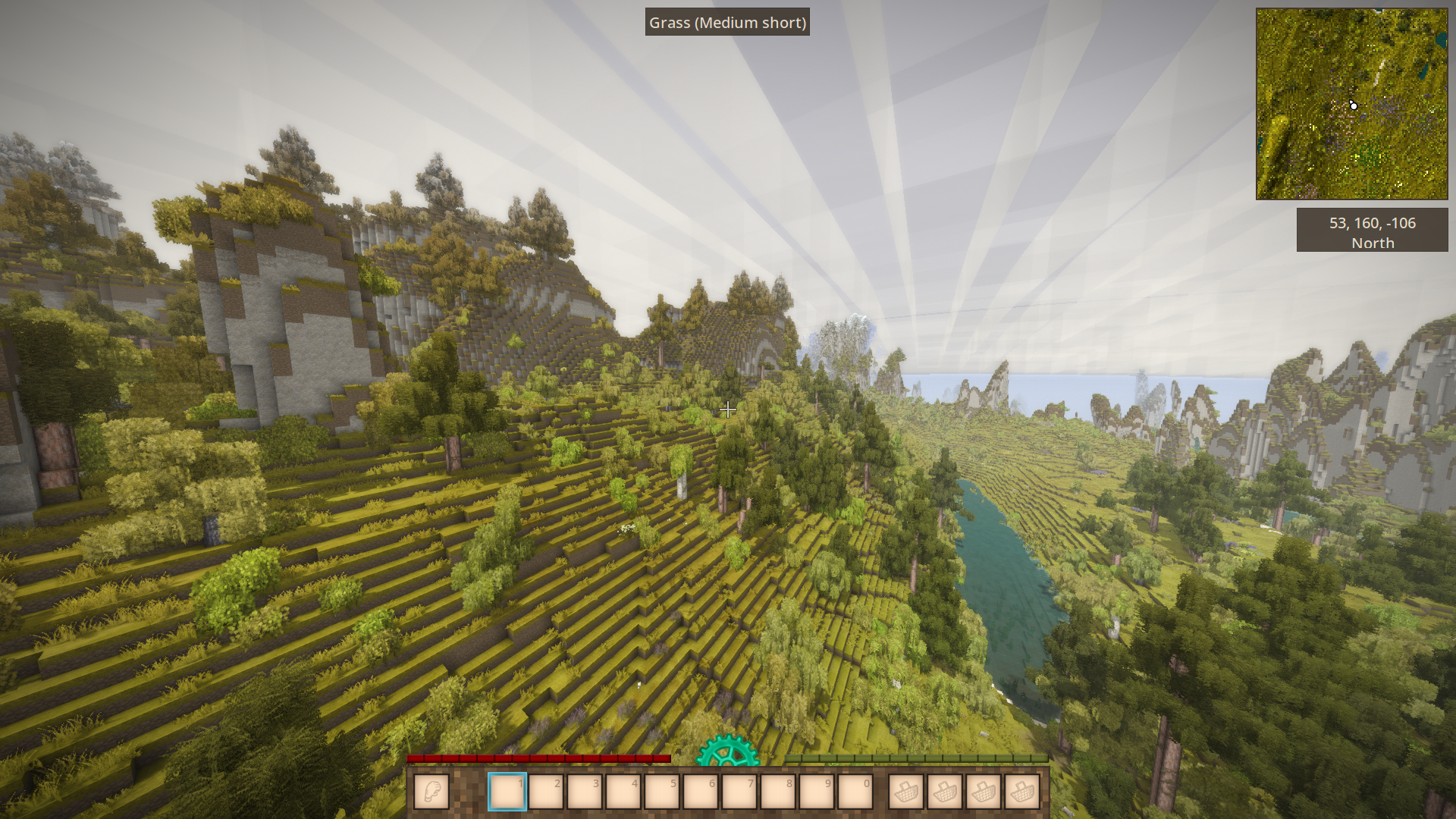
Task: Pick hotbar slot labeled 7
Action: click(739, 792)
